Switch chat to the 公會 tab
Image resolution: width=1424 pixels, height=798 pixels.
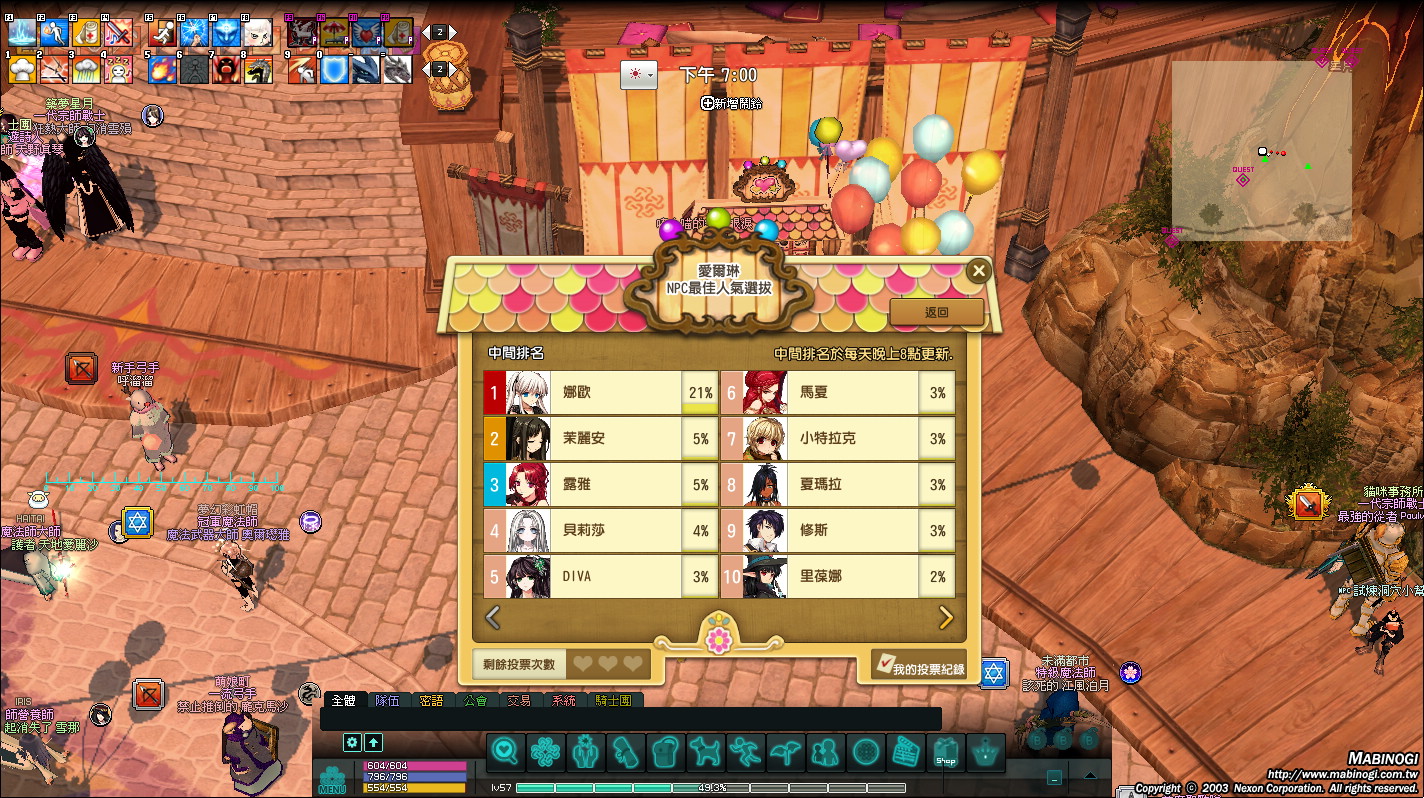pos(475,701)
